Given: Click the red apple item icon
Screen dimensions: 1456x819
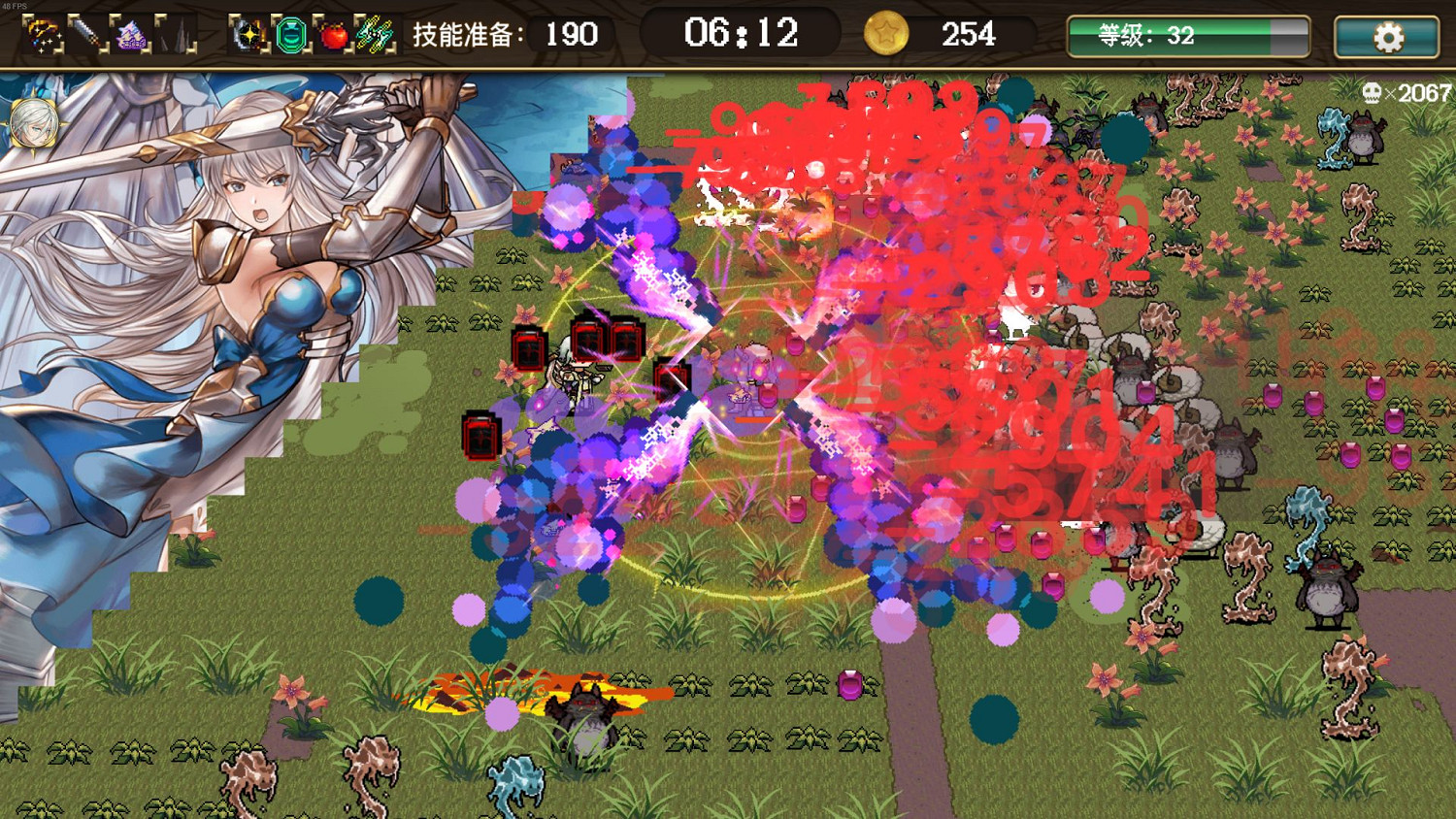Looking at the screenshot, I should coord(333,35).
